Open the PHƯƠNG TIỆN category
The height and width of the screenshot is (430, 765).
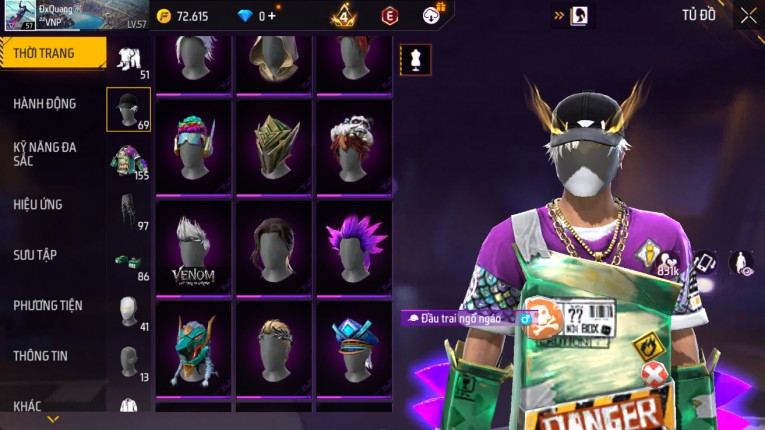(x=48, y=305)
